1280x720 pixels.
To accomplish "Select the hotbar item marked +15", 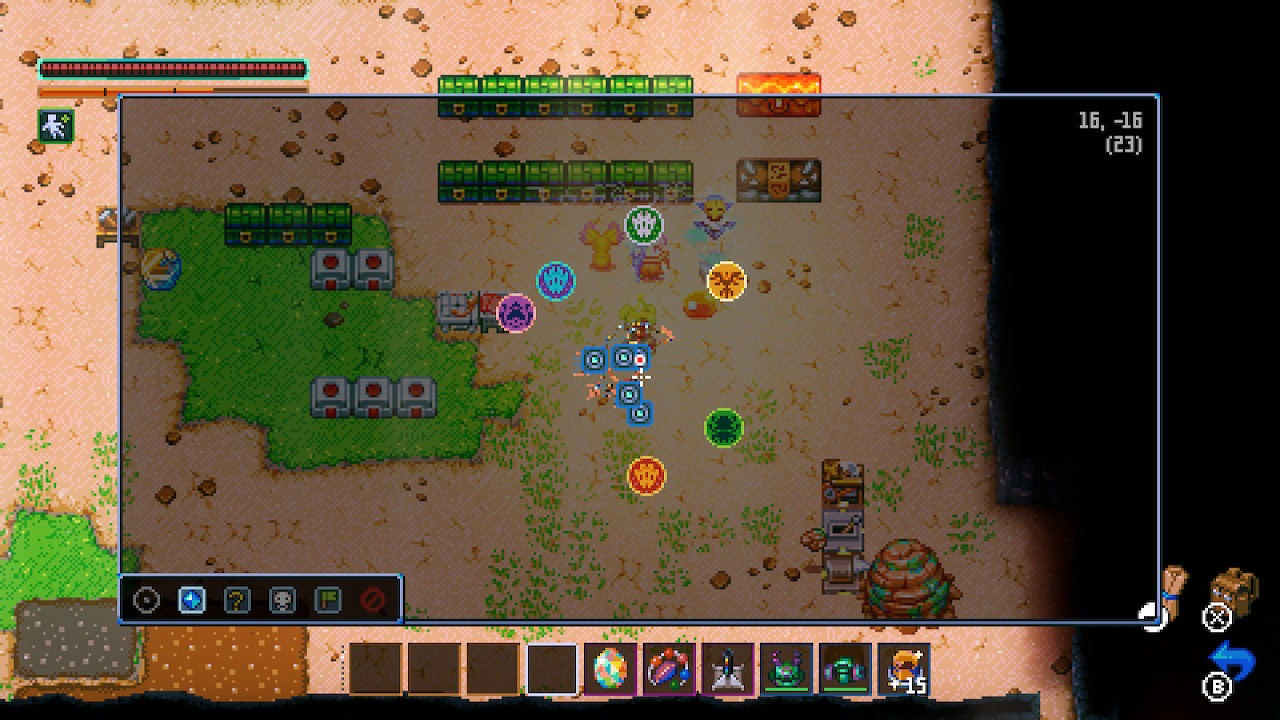I will [x=903, y=669].
